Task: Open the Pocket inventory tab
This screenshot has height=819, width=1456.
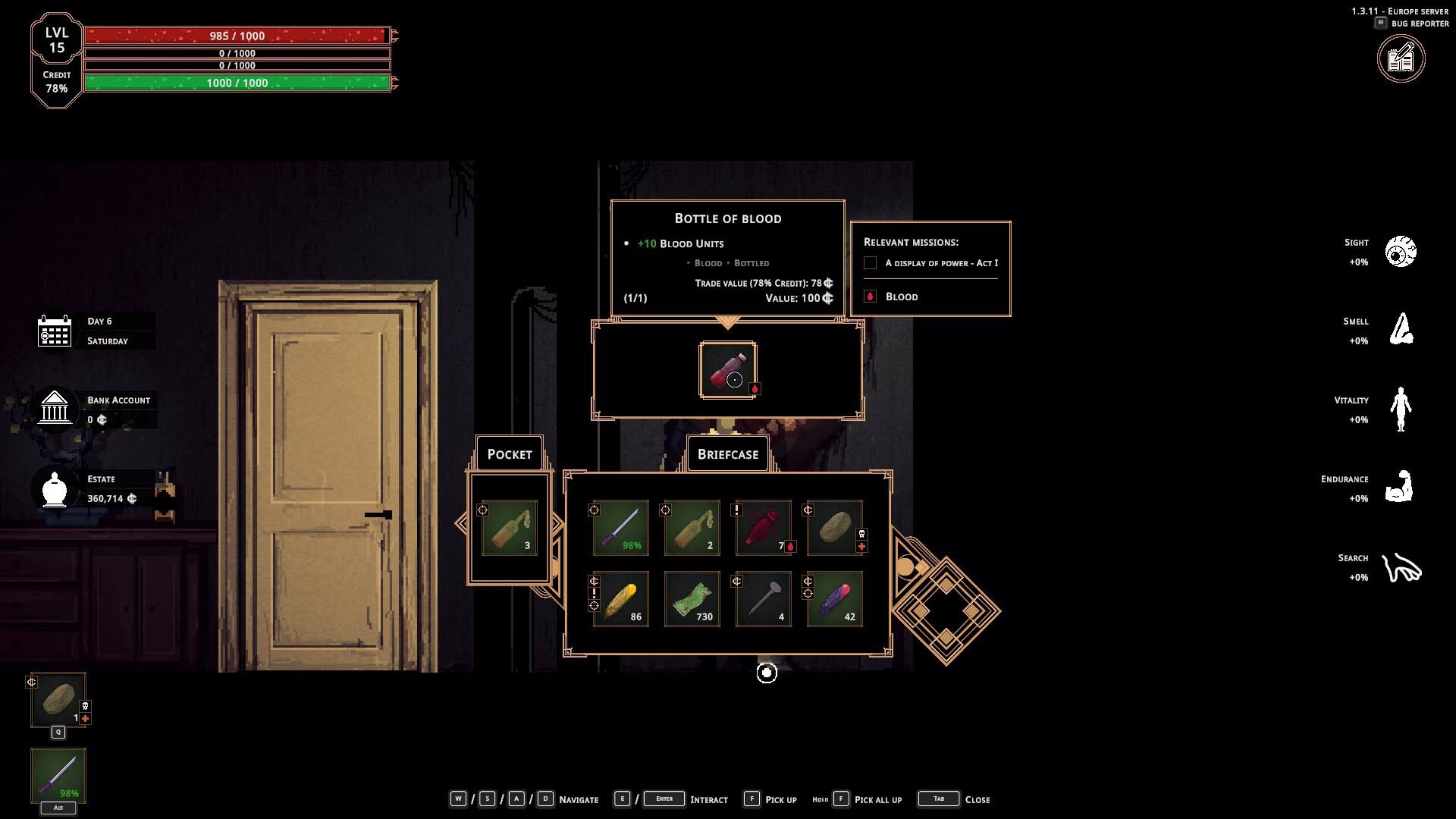Action: [x=510, y=454]
